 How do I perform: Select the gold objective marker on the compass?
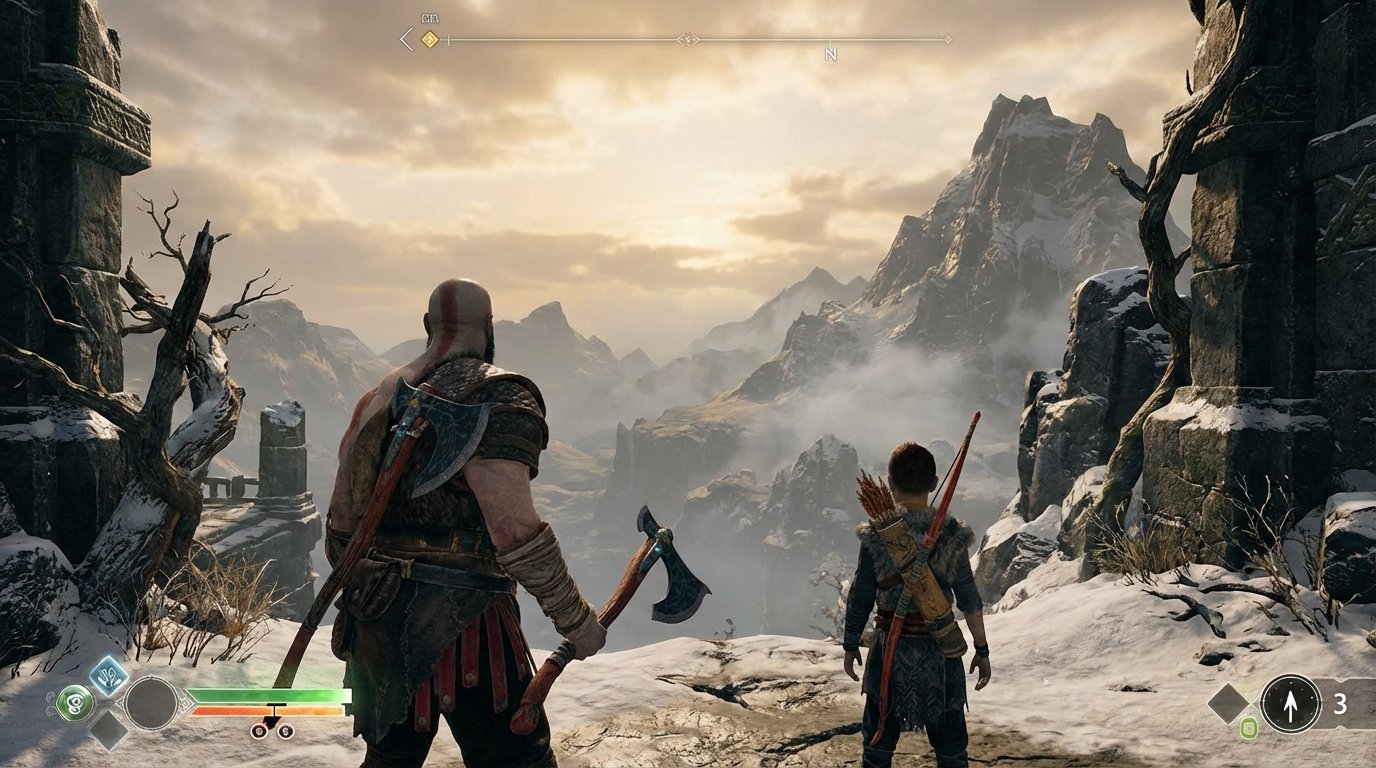point(428,39)
